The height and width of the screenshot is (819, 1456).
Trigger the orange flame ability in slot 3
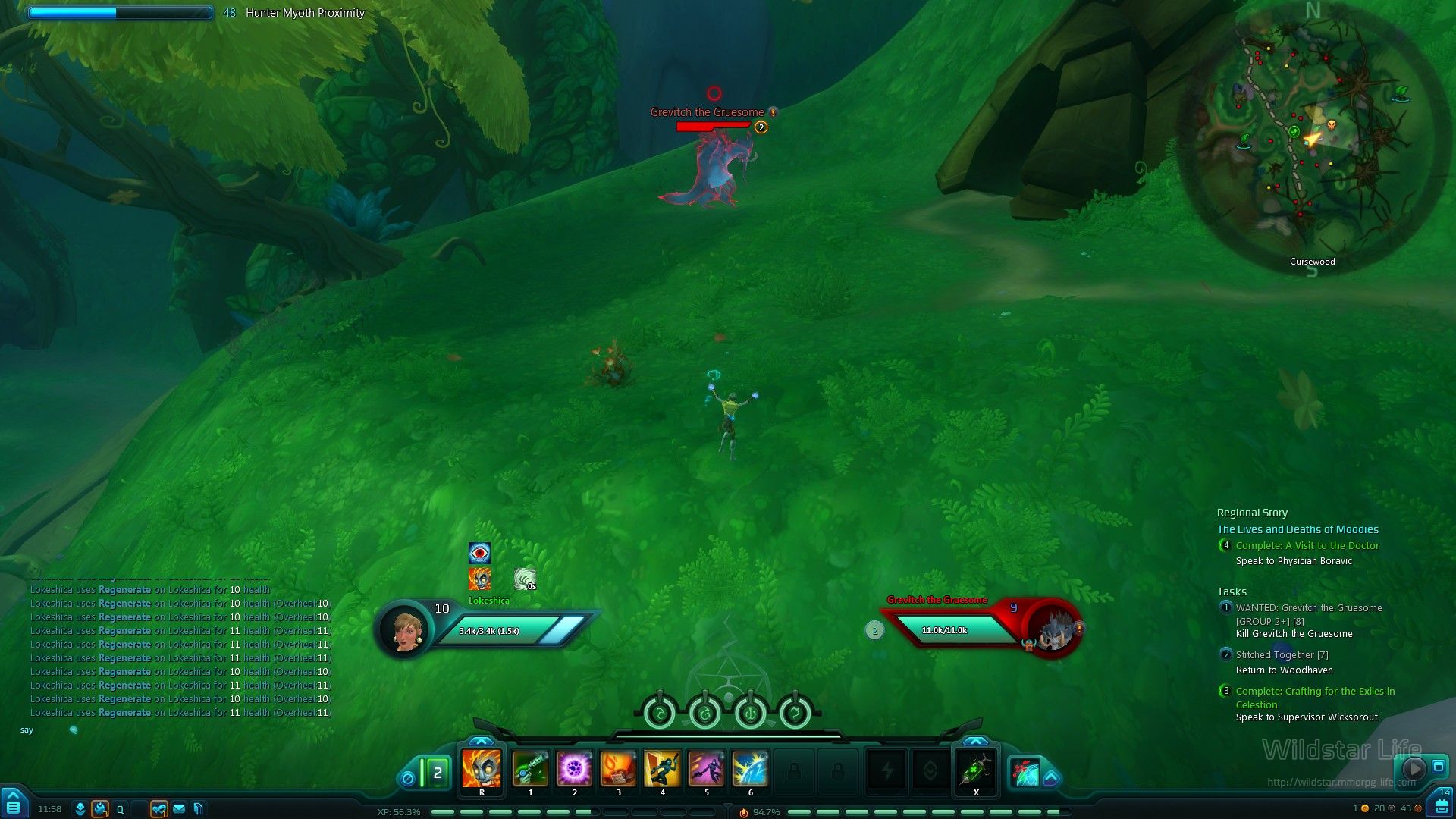(618, 769)
